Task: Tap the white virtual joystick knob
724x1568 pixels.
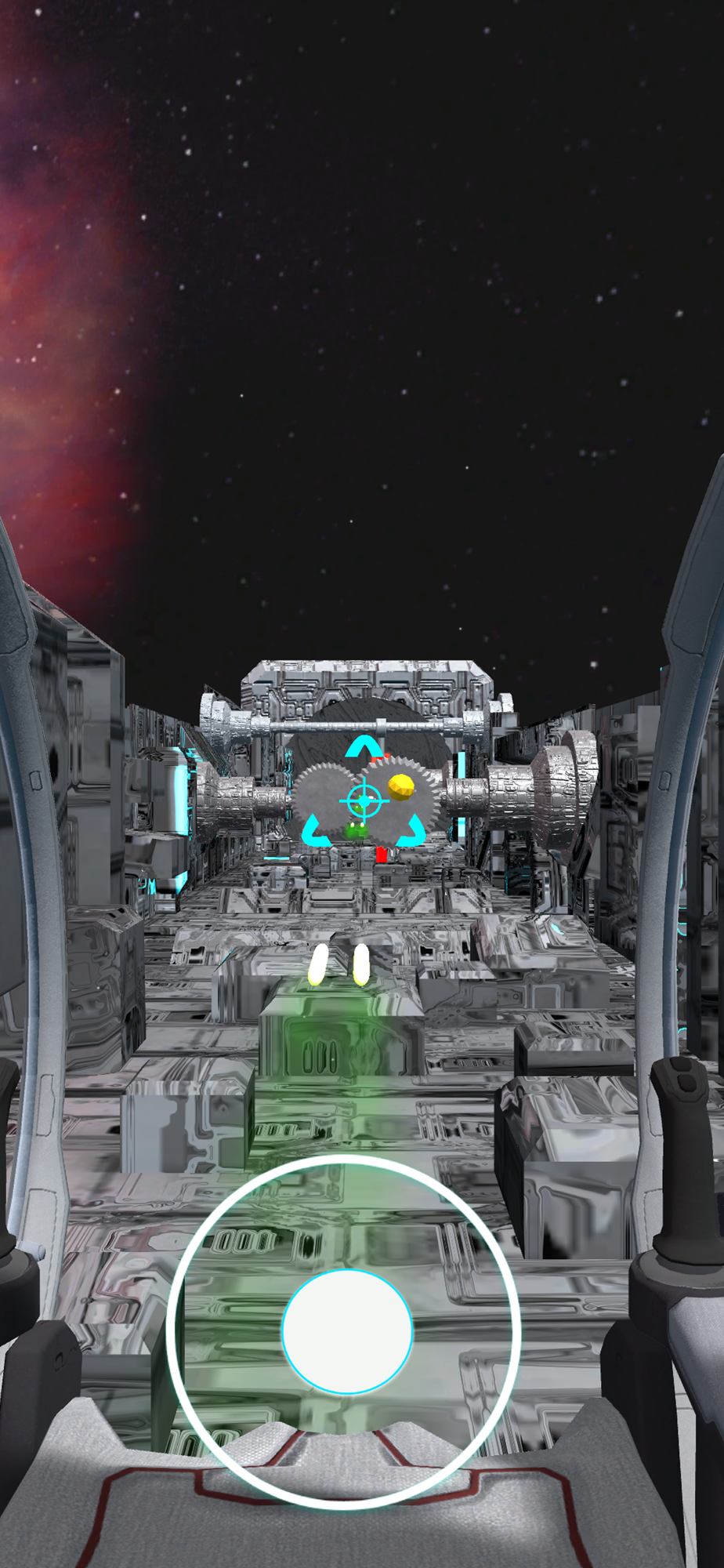Action: [347, 1331]
